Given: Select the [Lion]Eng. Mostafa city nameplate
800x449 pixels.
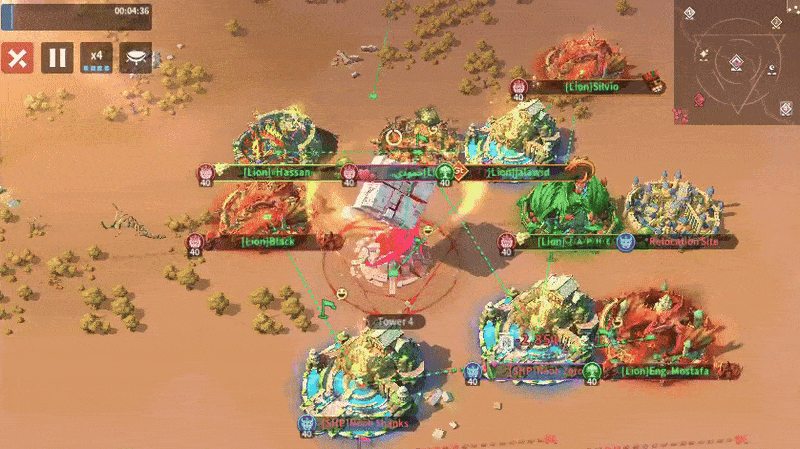Looking at the screenshot, I should click(x=665, y=372).
